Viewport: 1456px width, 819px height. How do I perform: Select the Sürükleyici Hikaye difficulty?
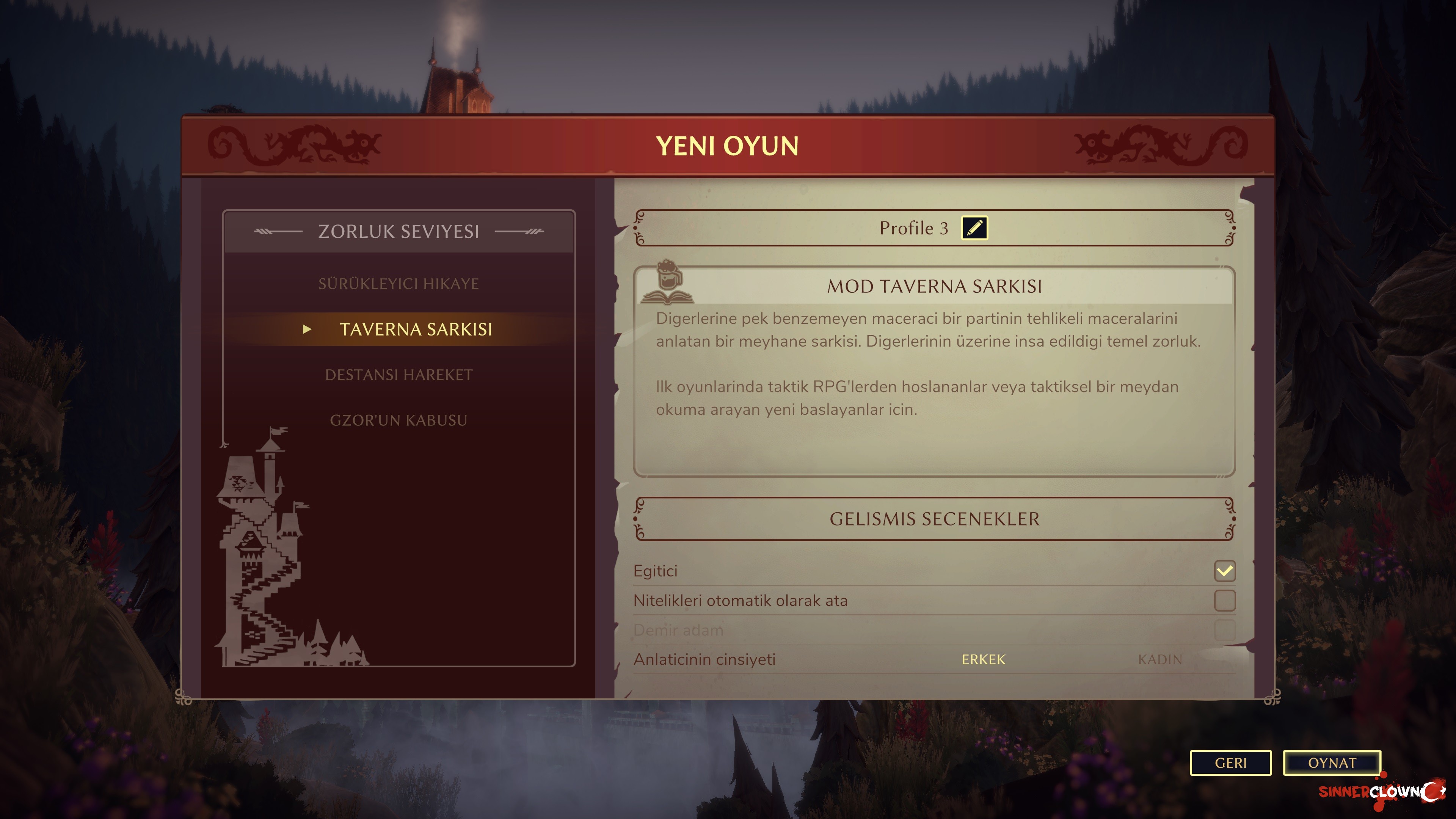point(399,284)
